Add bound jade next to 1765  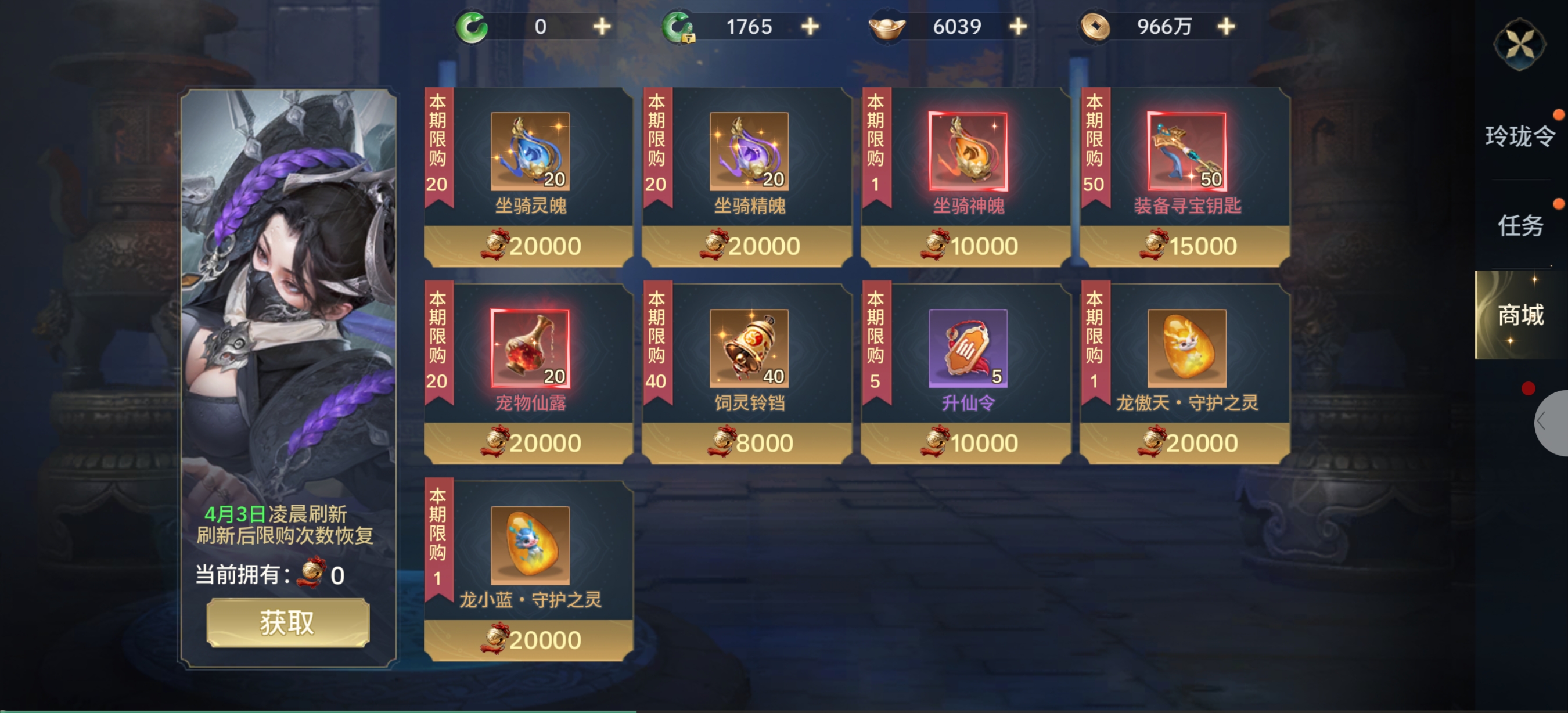[x=810, y=27]
